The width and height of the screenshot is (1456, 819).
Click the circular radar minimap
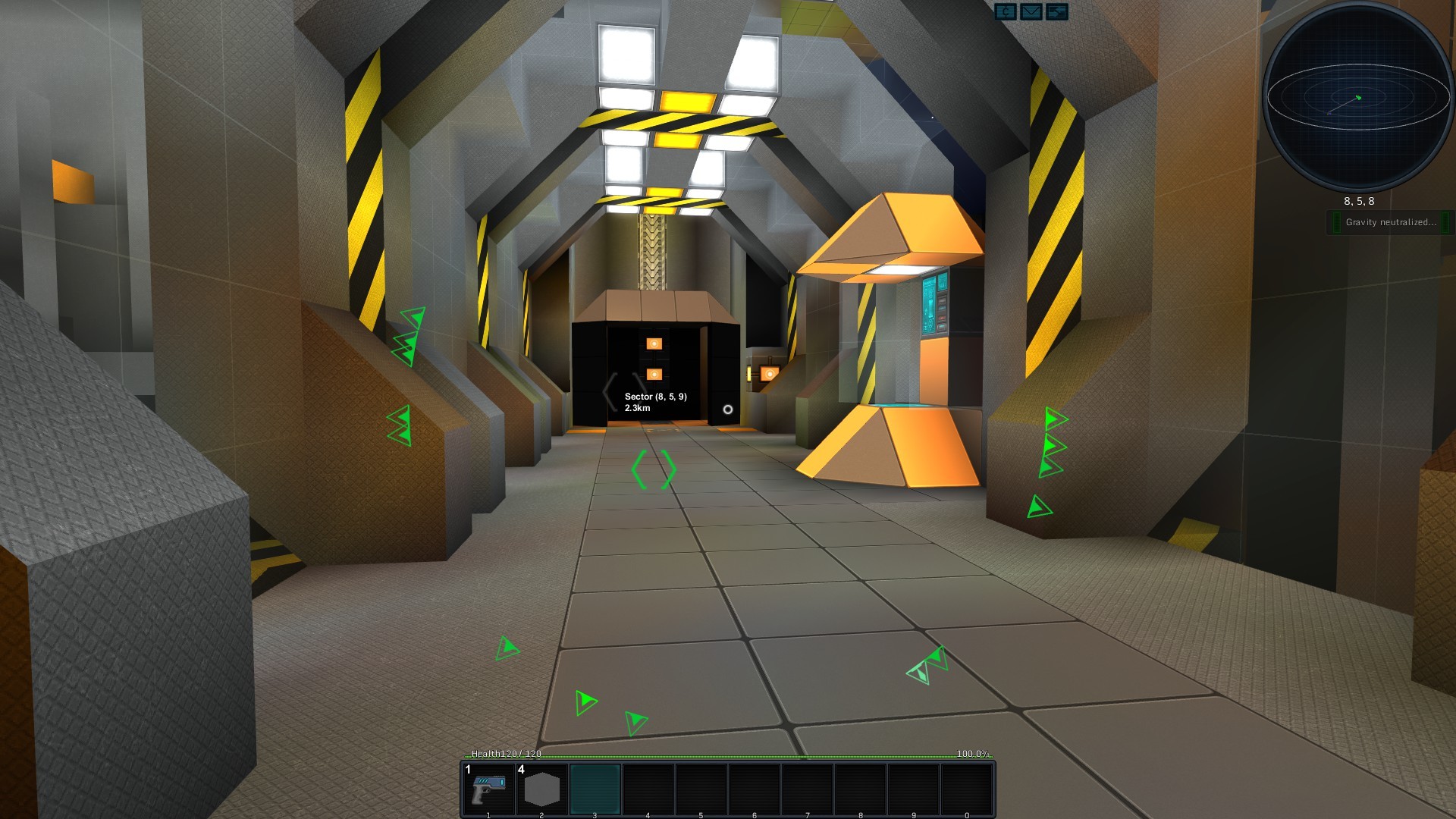click(1357, 99)
